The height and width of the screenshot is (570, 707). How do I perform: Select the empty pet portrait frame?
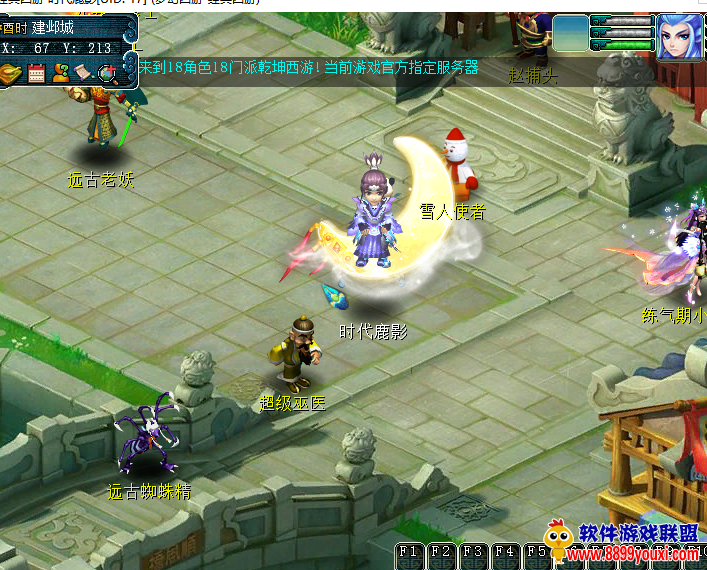pos(570,33)
